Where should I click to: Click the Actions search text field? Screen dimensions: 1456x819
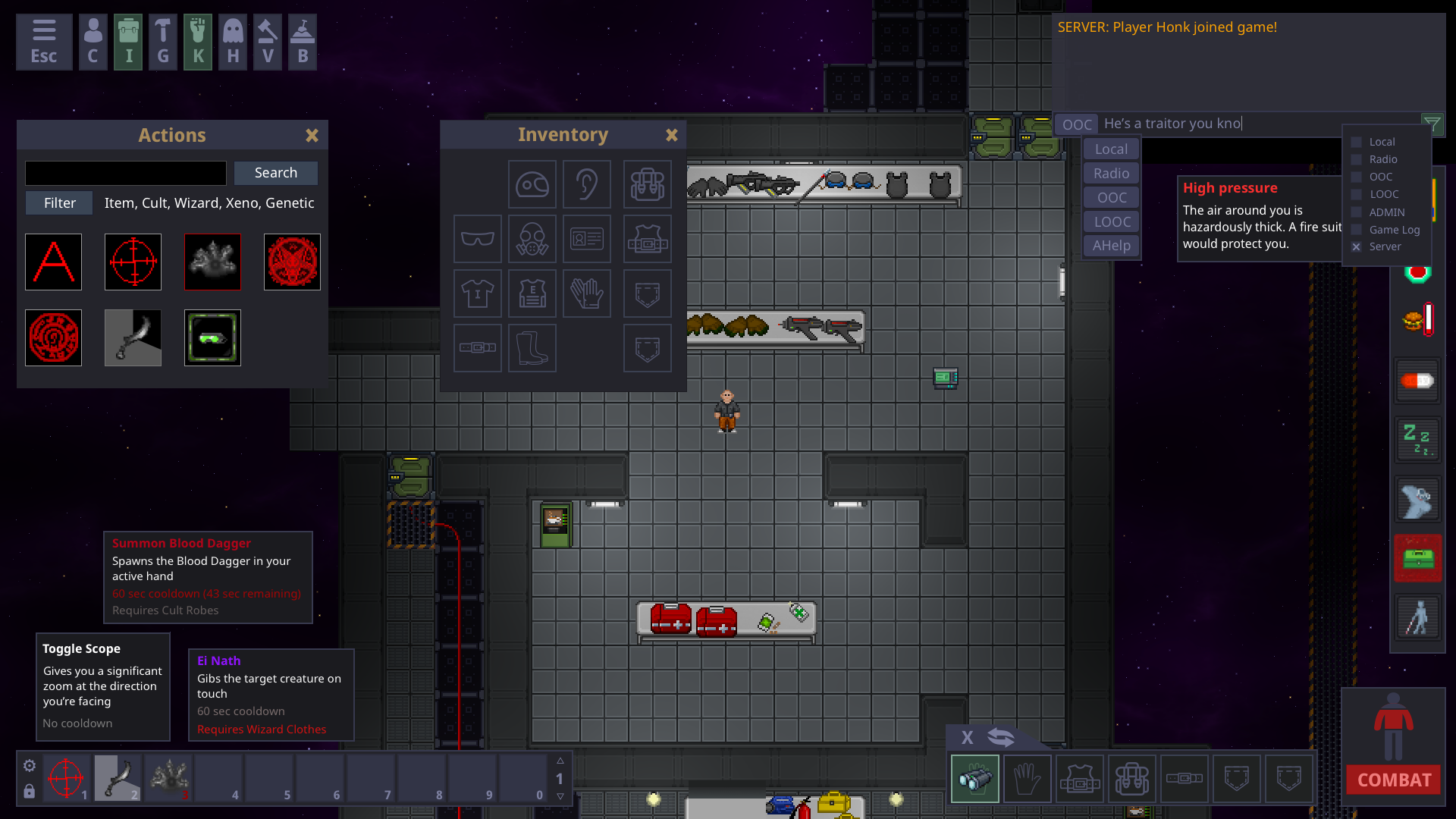tap(126, 173)
